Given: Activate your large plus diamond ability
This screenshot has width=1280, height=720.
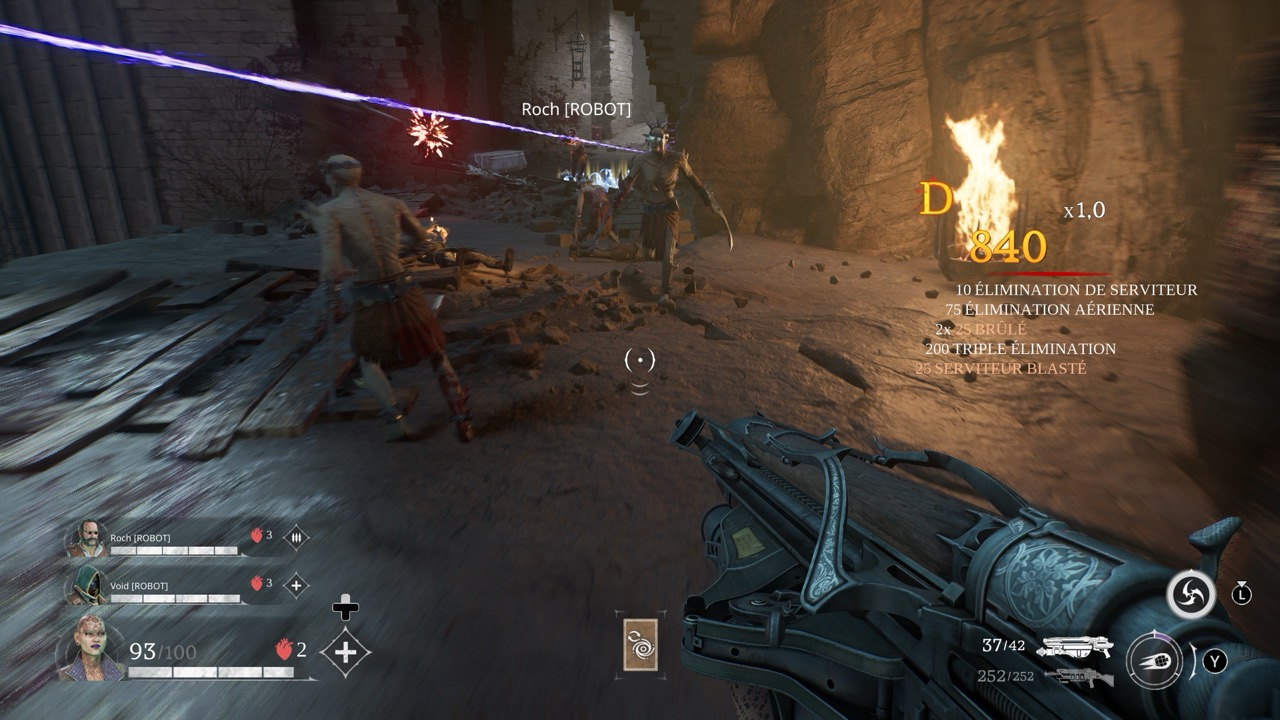Looking at the screenshot, I should coord(345,653).
